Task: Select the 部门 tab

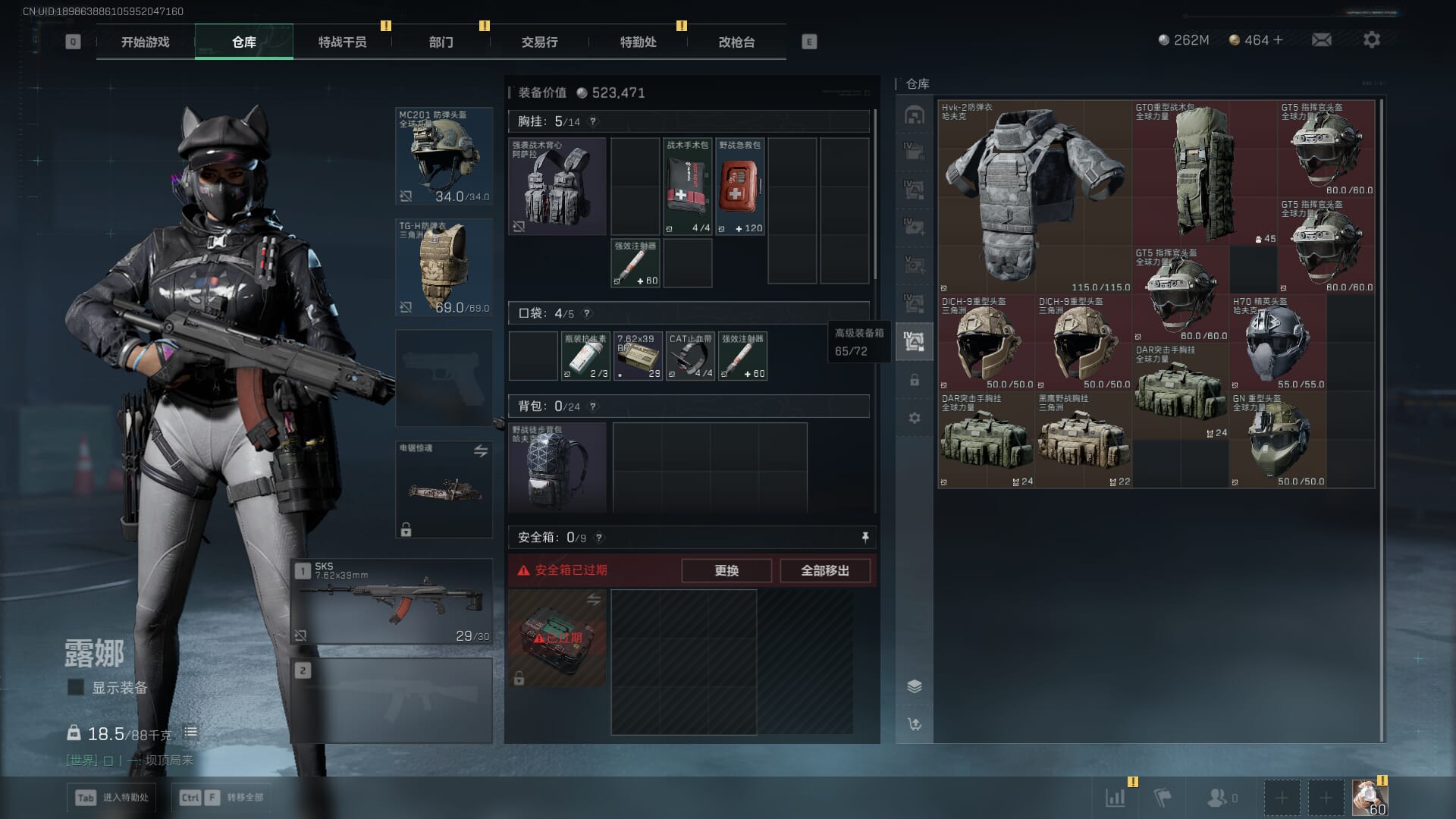Action: coord(441,42)
